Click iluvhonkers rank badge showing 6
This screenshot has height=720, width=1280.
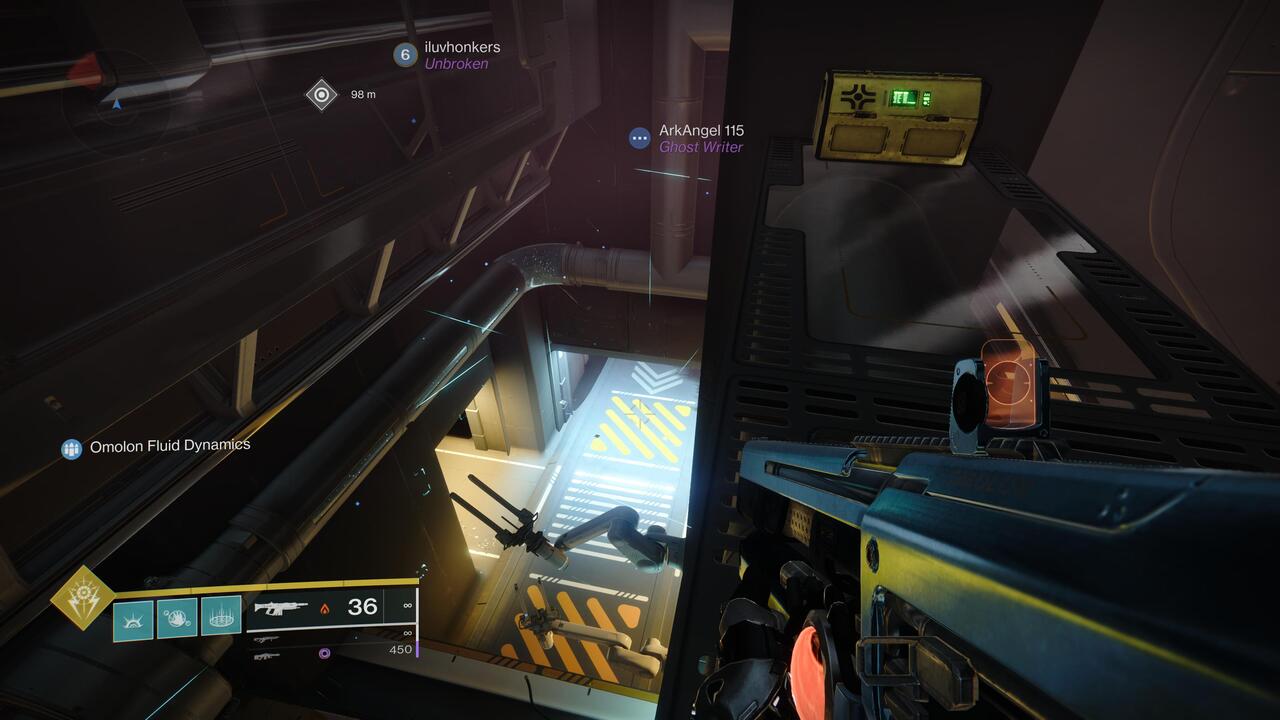coord(404,55)
